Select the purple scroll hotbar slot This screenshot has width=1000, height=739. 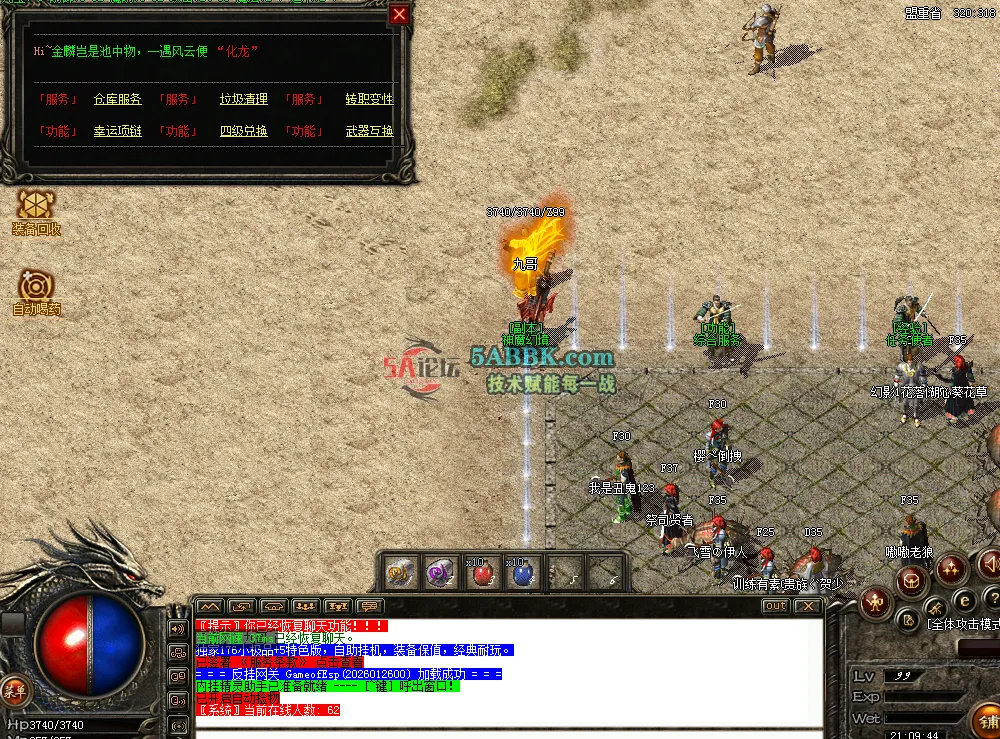tap(441, 573)
